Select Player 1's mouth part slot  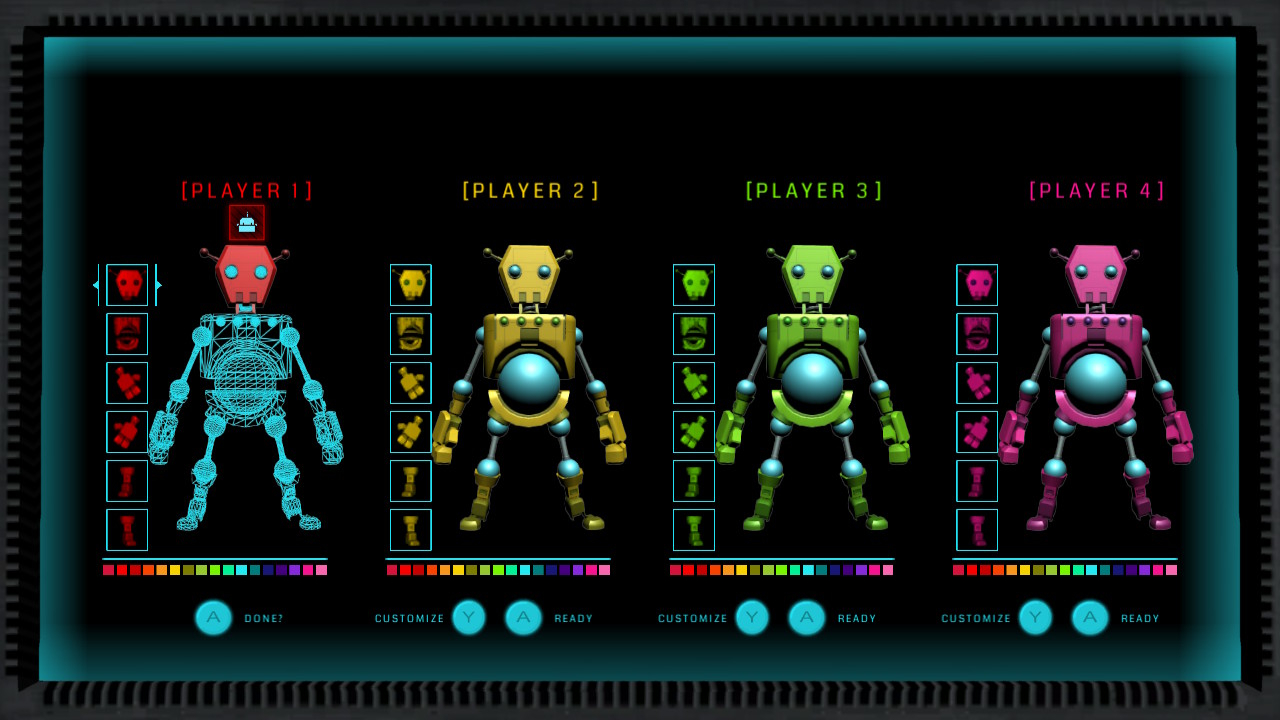[x=127, y=334]
